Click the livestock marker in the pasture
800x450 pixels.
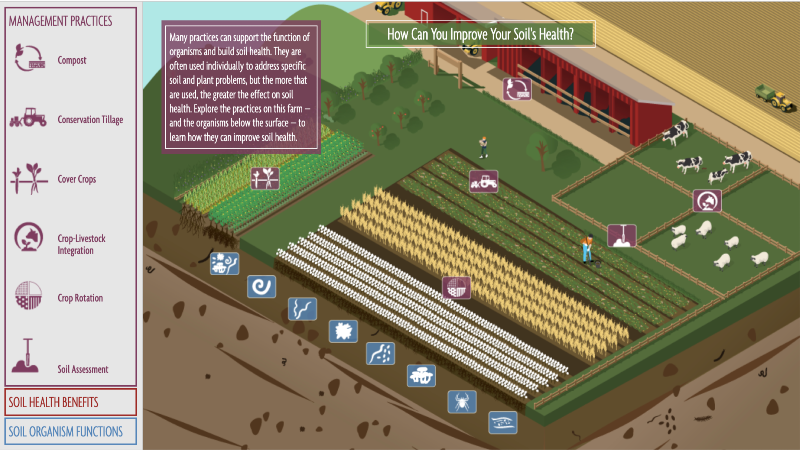[707, 200]
